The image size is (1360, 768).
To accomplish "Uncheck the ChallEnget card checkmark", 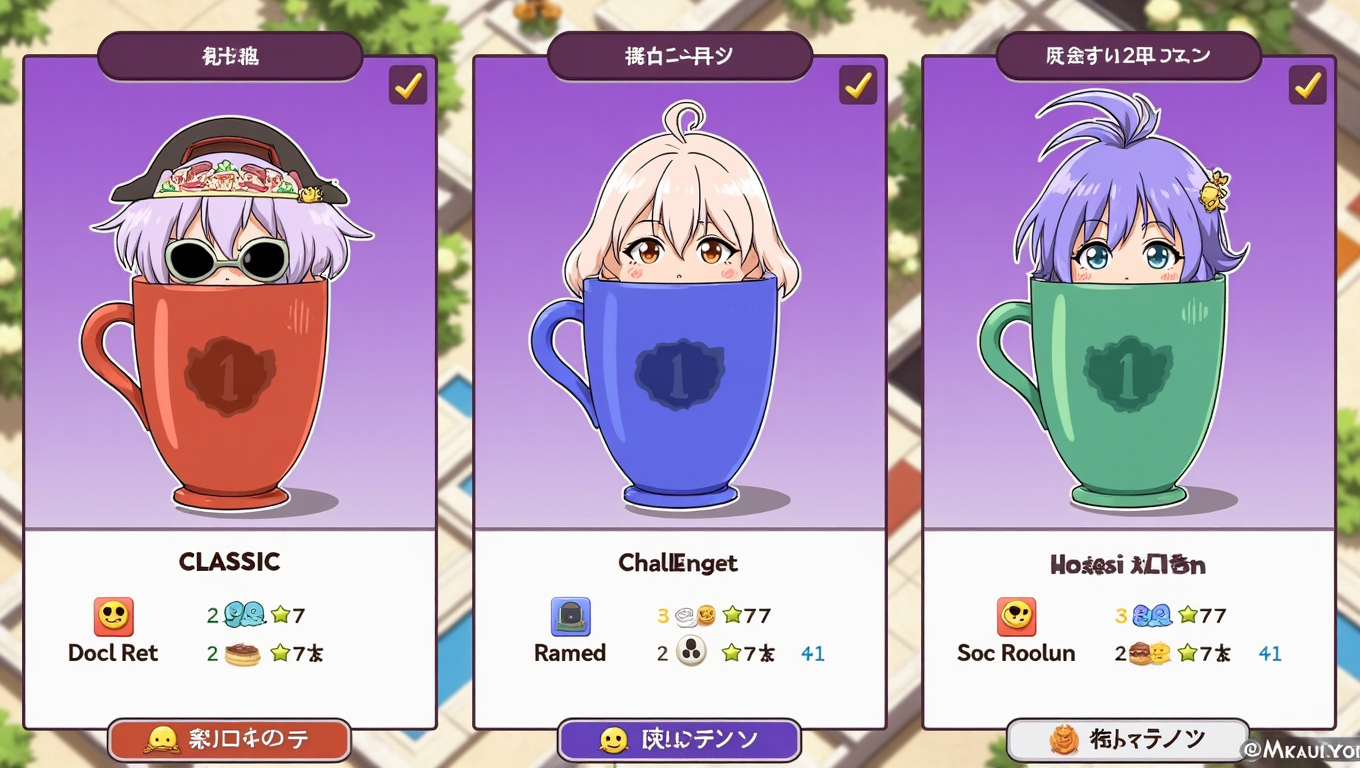I will coord(857,86).
